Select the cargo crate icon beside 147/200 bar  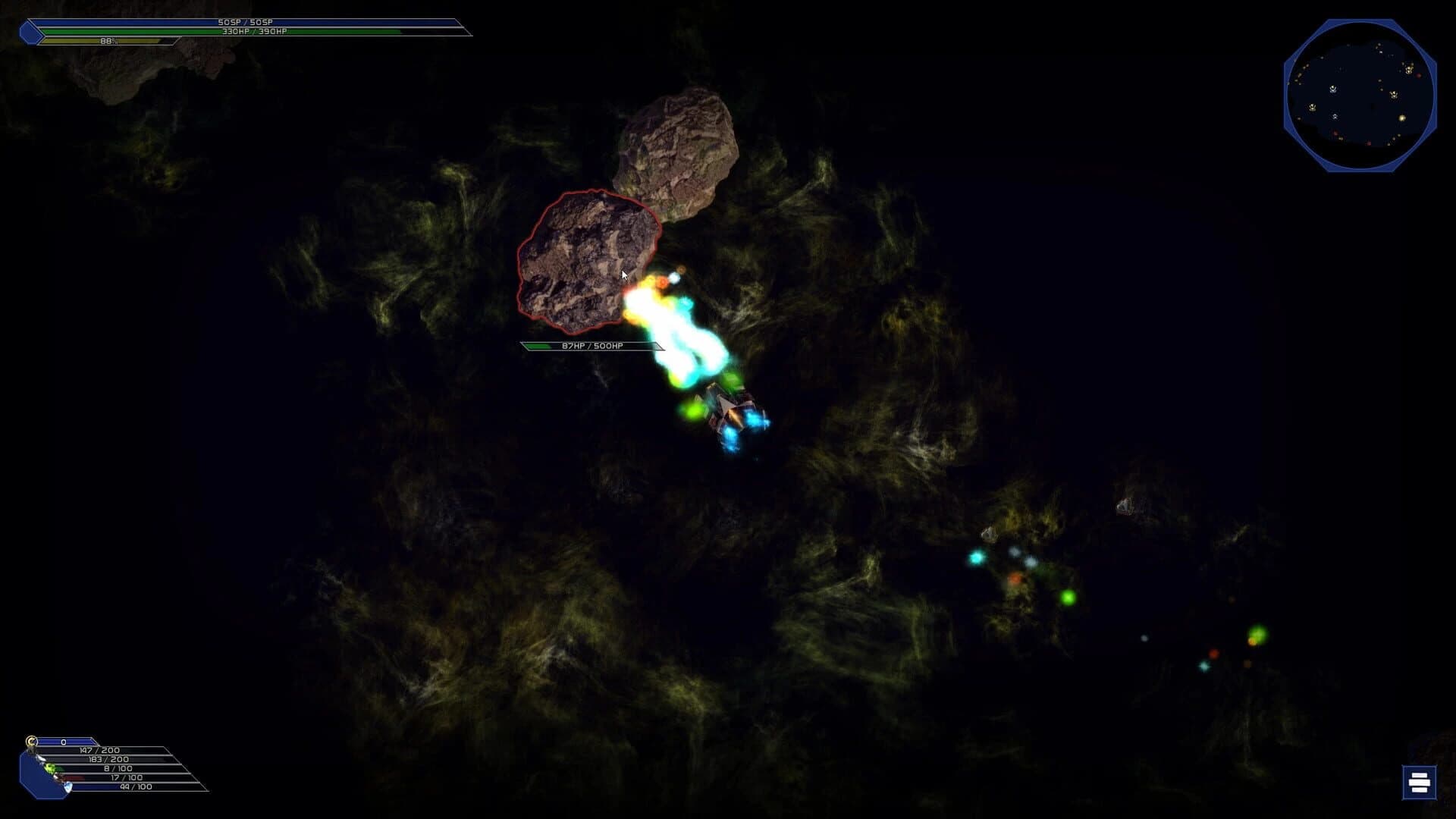coord(32,751)
